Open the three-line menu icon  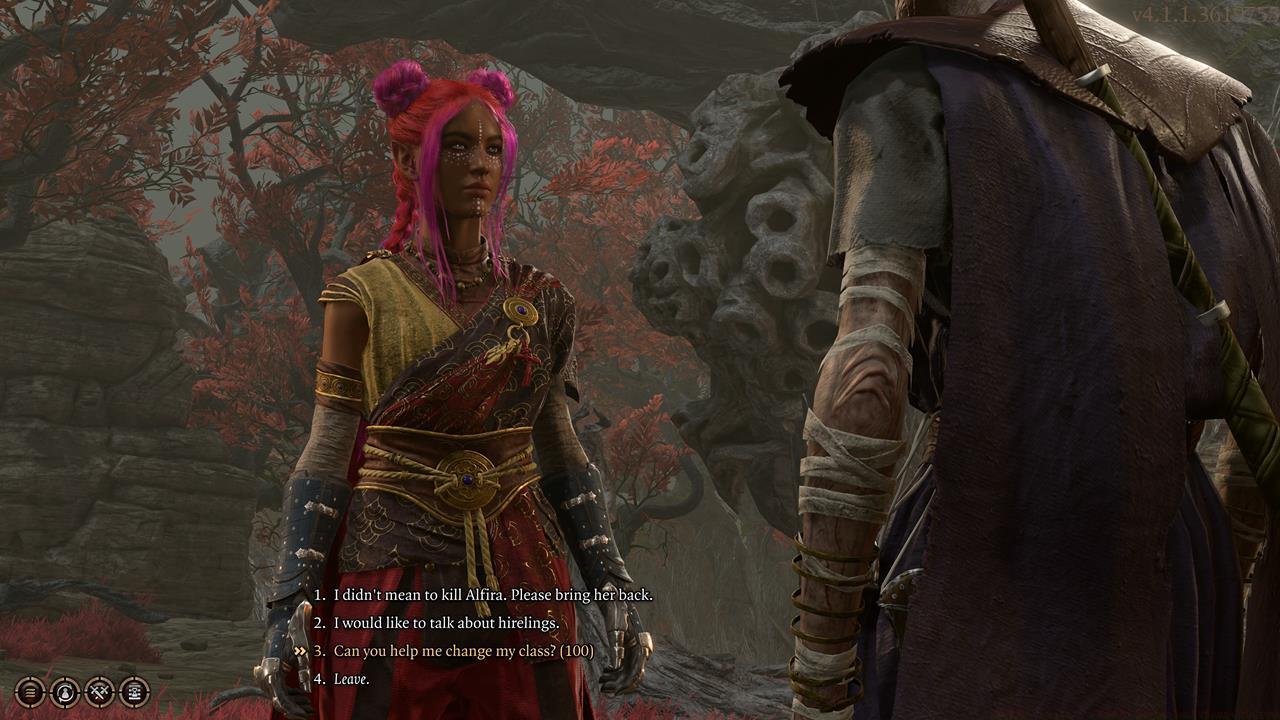[31, 691]
